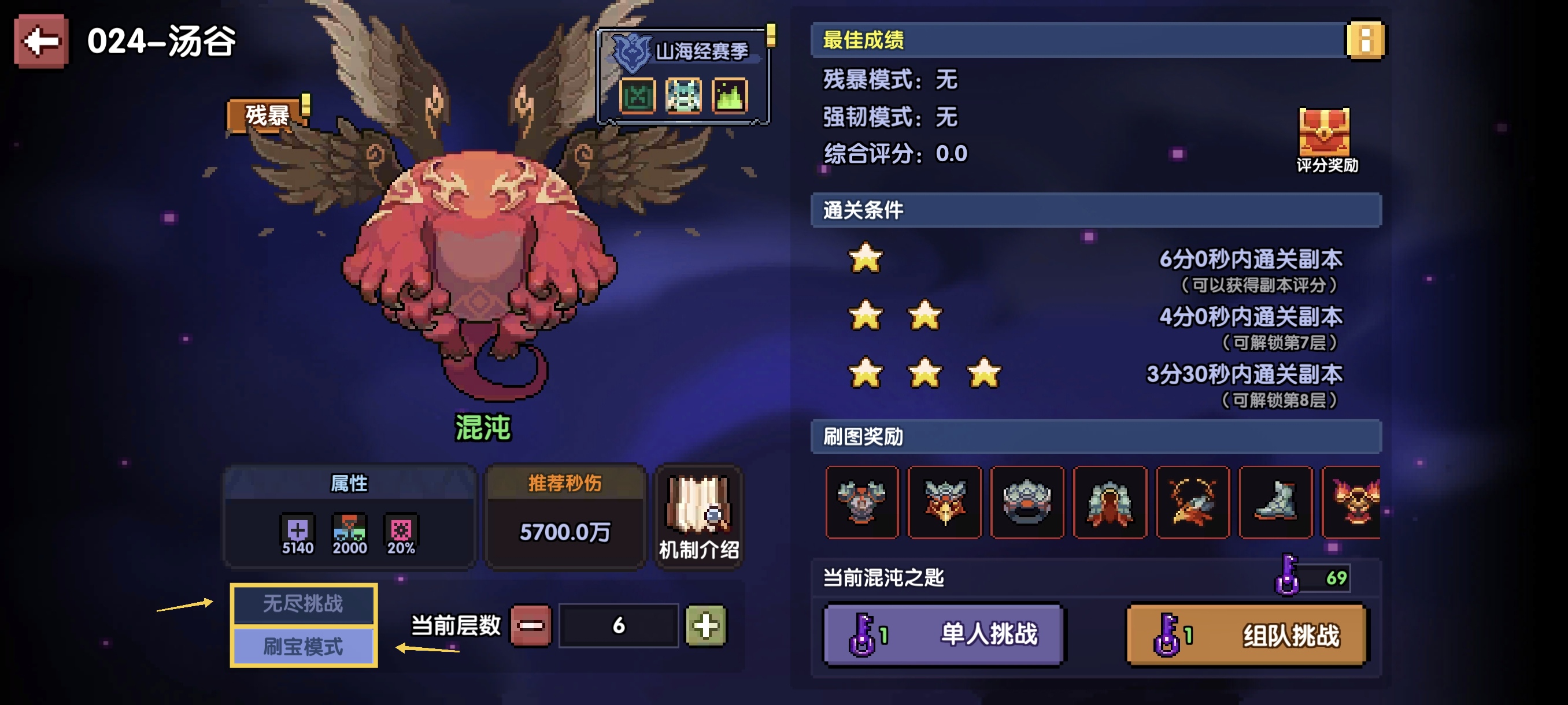Image resolution: width=1568 pixels, height=705 pixels.
Task: Select the green flame season buff icon
Action: (729, 96)
